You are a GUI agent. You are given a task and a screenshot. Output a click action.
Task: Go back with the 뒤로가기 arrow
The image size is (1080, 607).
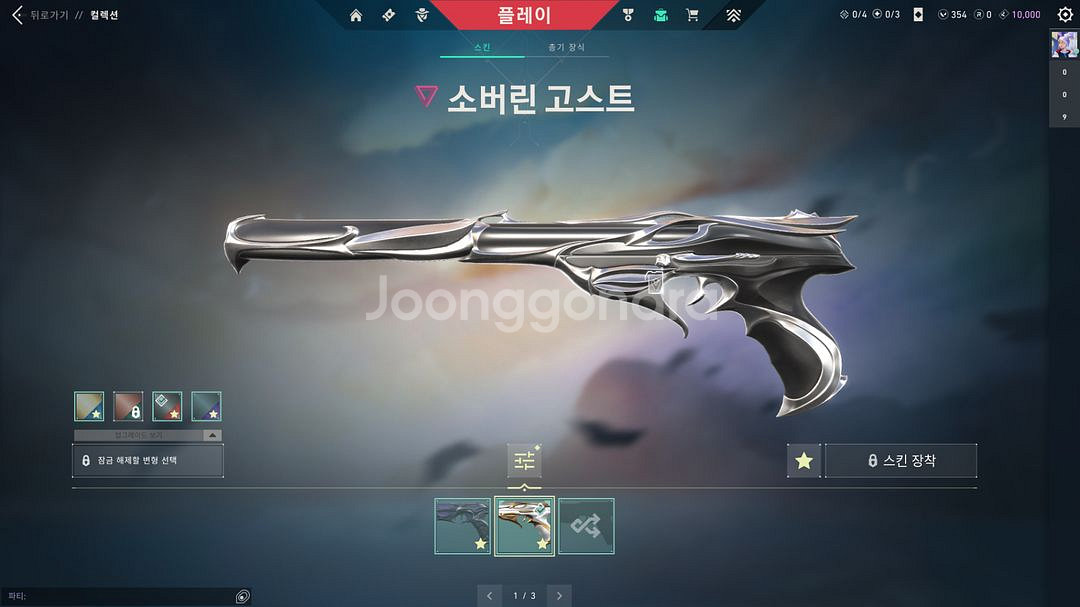[17, 15]
